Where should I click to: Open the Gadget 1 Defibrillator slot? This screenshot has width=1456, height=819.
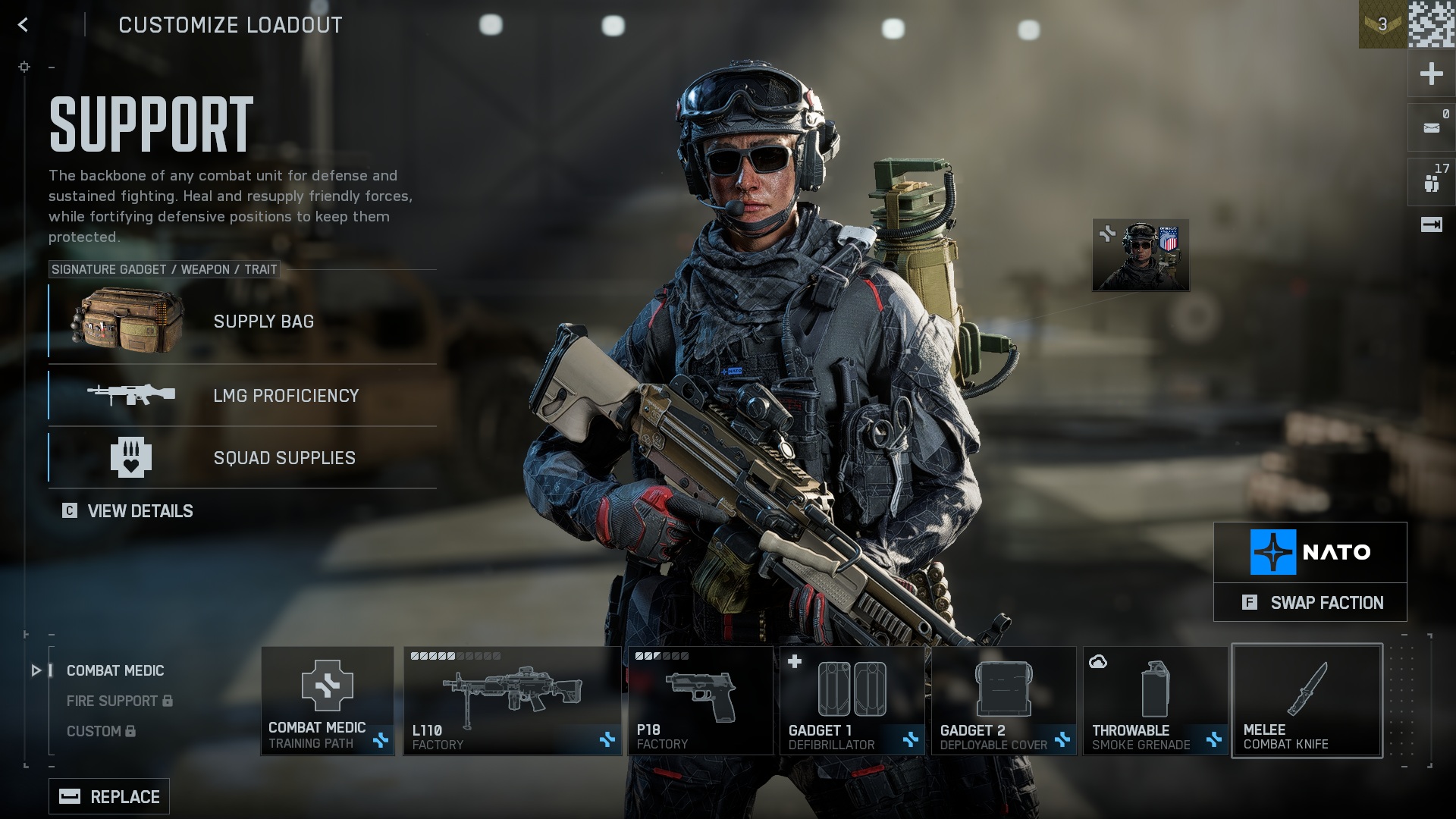coord(852,700)
